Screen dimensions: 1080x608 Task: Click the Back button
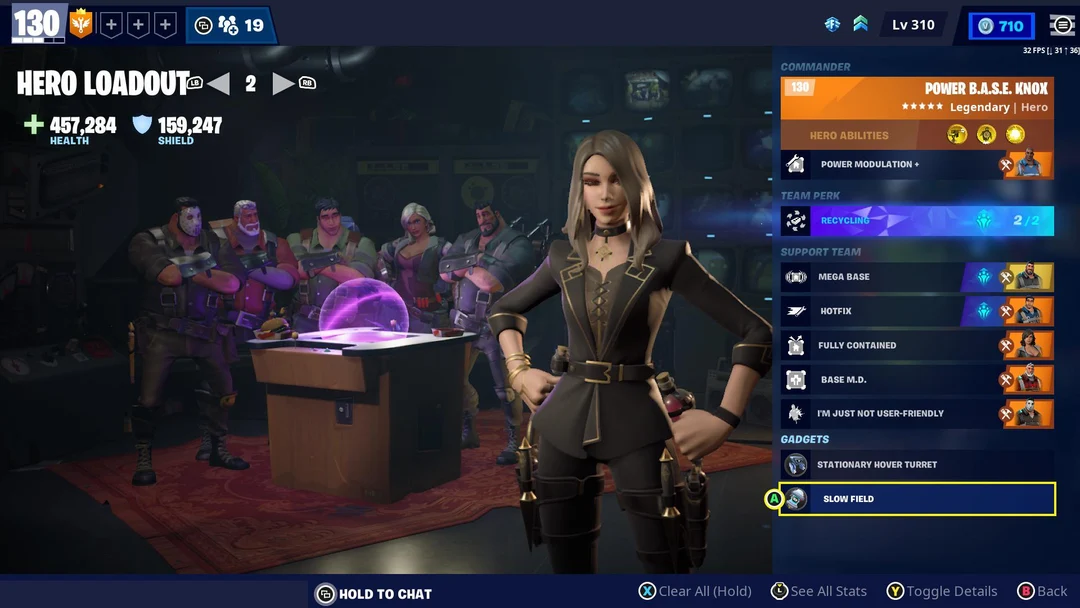1042,591
